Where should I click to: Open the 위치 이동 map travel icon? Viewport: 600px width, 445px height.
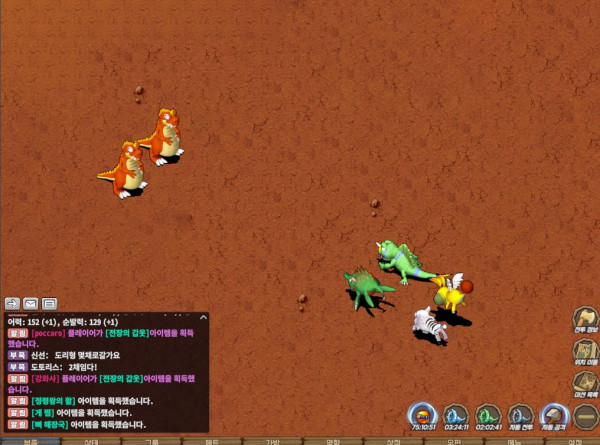[x=585, y=351]
